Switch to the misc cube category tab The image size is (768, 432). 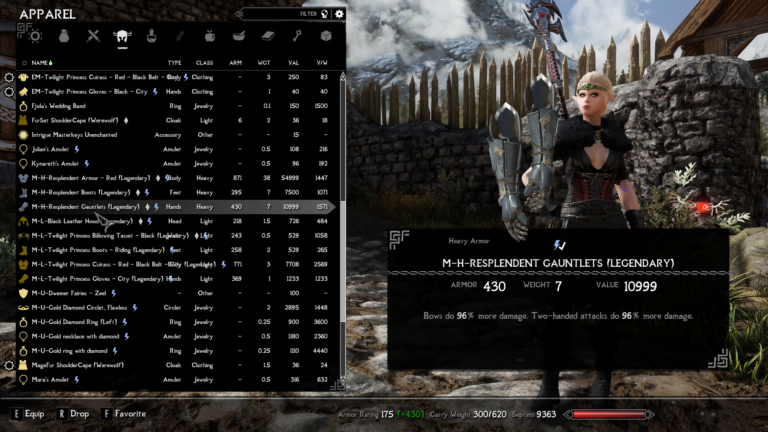tap(326, 36)
